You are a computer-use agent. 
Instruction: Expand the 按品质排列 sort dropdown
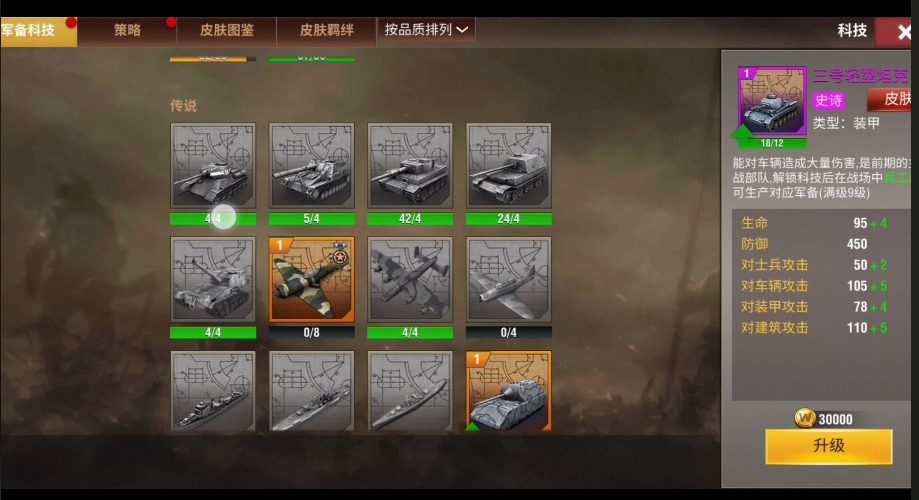[x=426, y=30]
